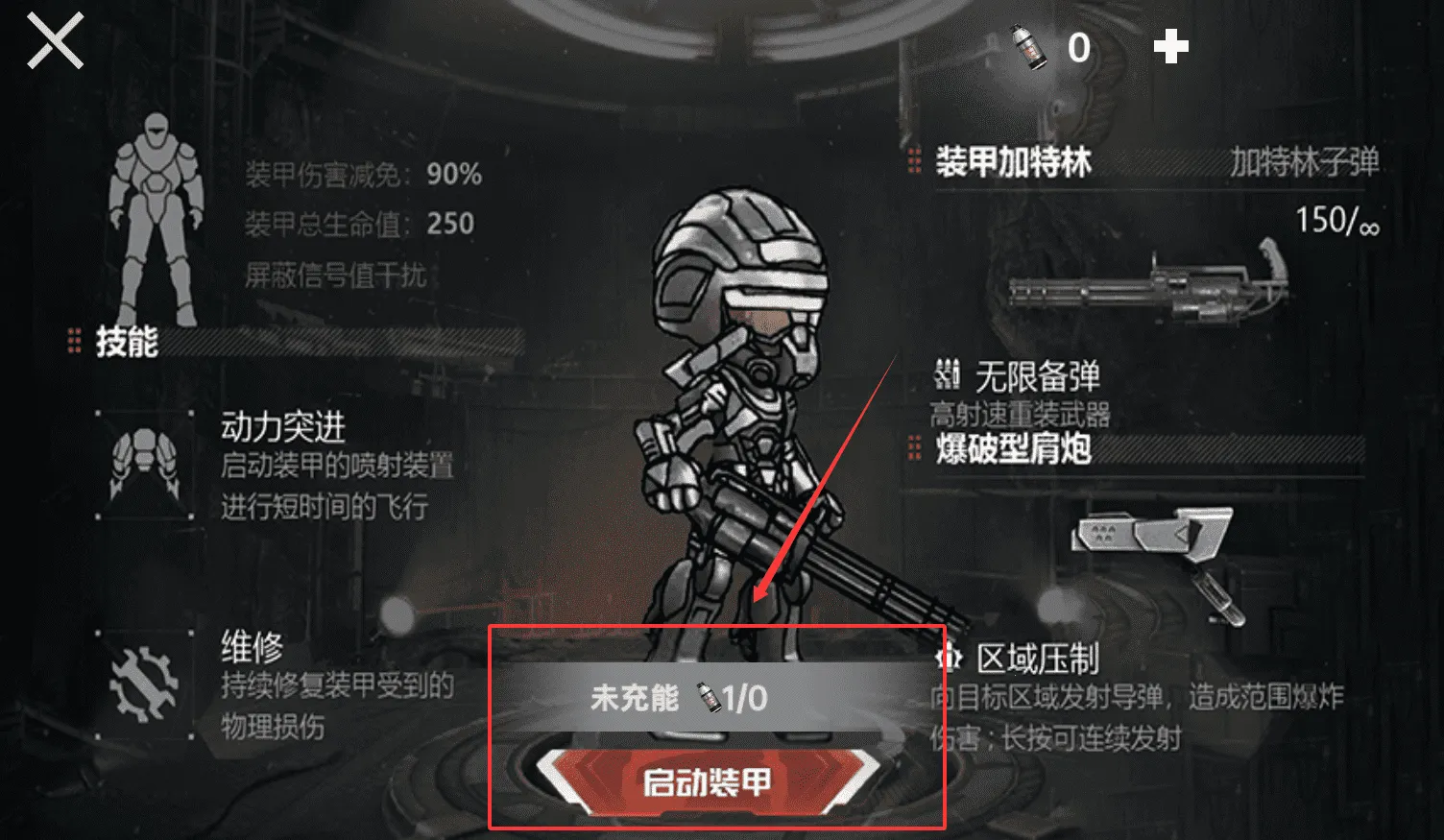Click the 装甲伤害减免 90% stat line
Screen dimensions: 1444x840
360,176
